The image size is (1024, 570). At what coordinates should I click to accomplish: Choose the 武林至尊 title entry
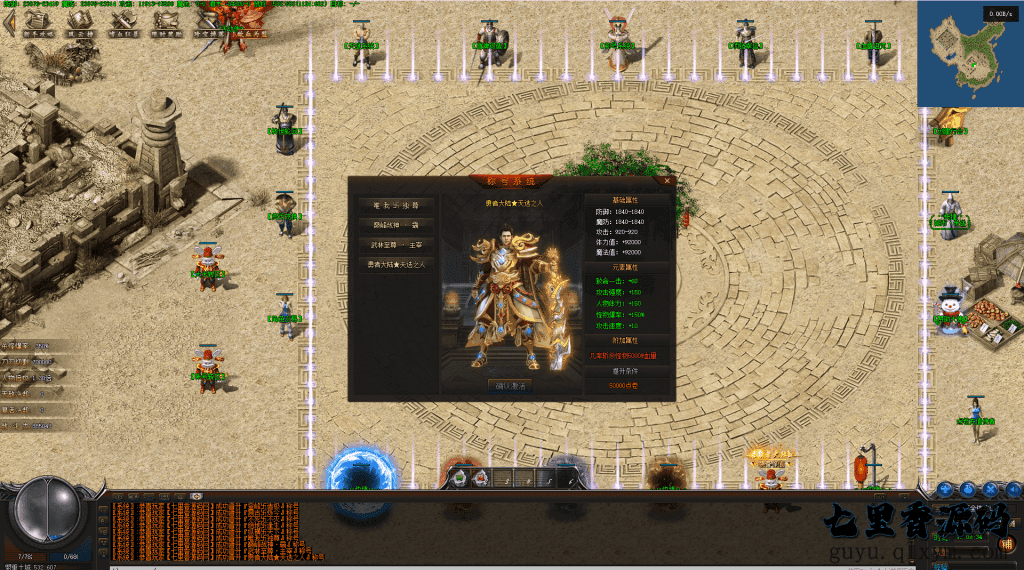pyautogui.click(x=396, y=244)
